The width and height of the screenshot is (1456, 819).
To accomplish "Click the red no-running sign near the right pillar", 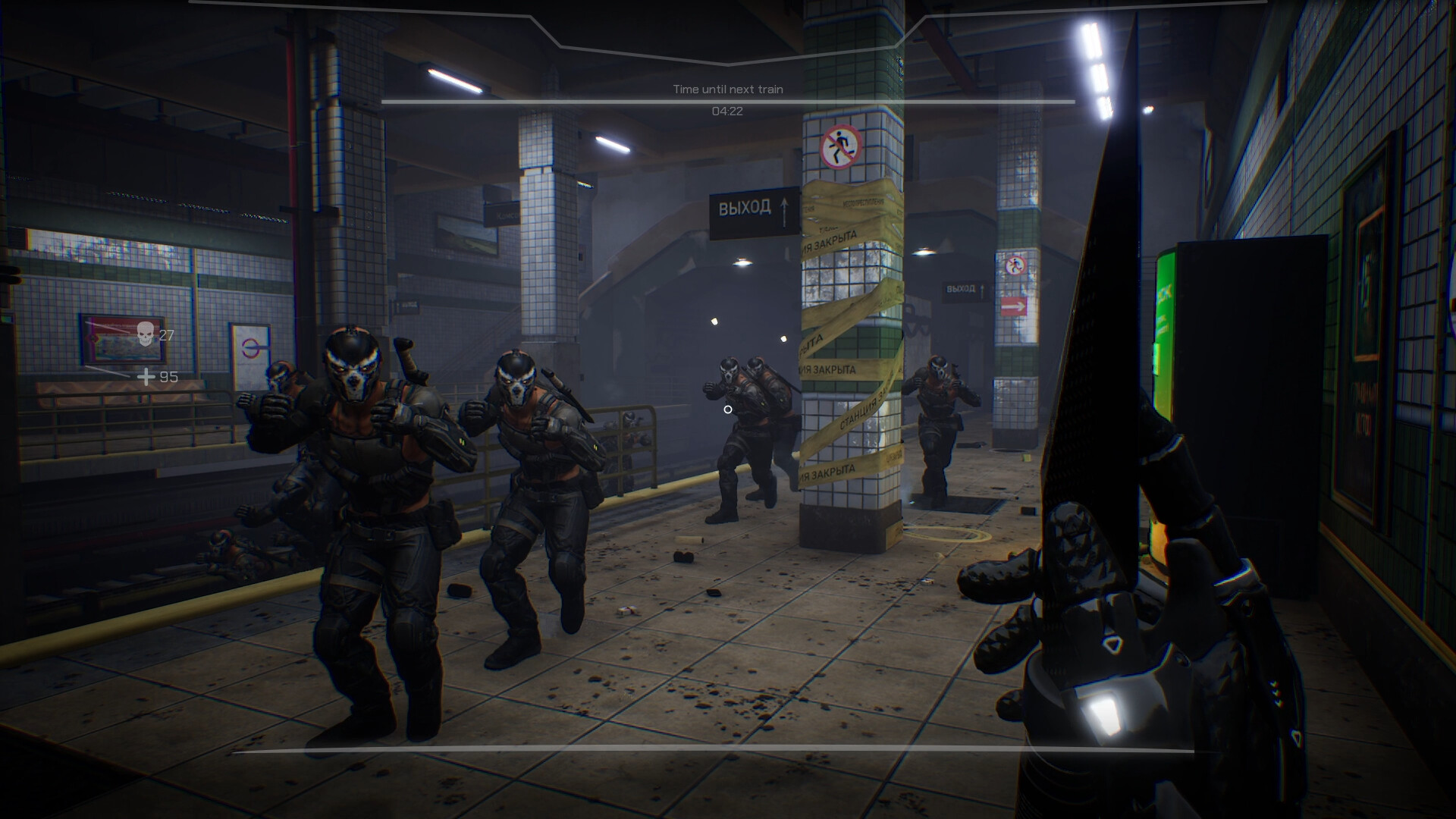I will click(x=1017, y=265).
